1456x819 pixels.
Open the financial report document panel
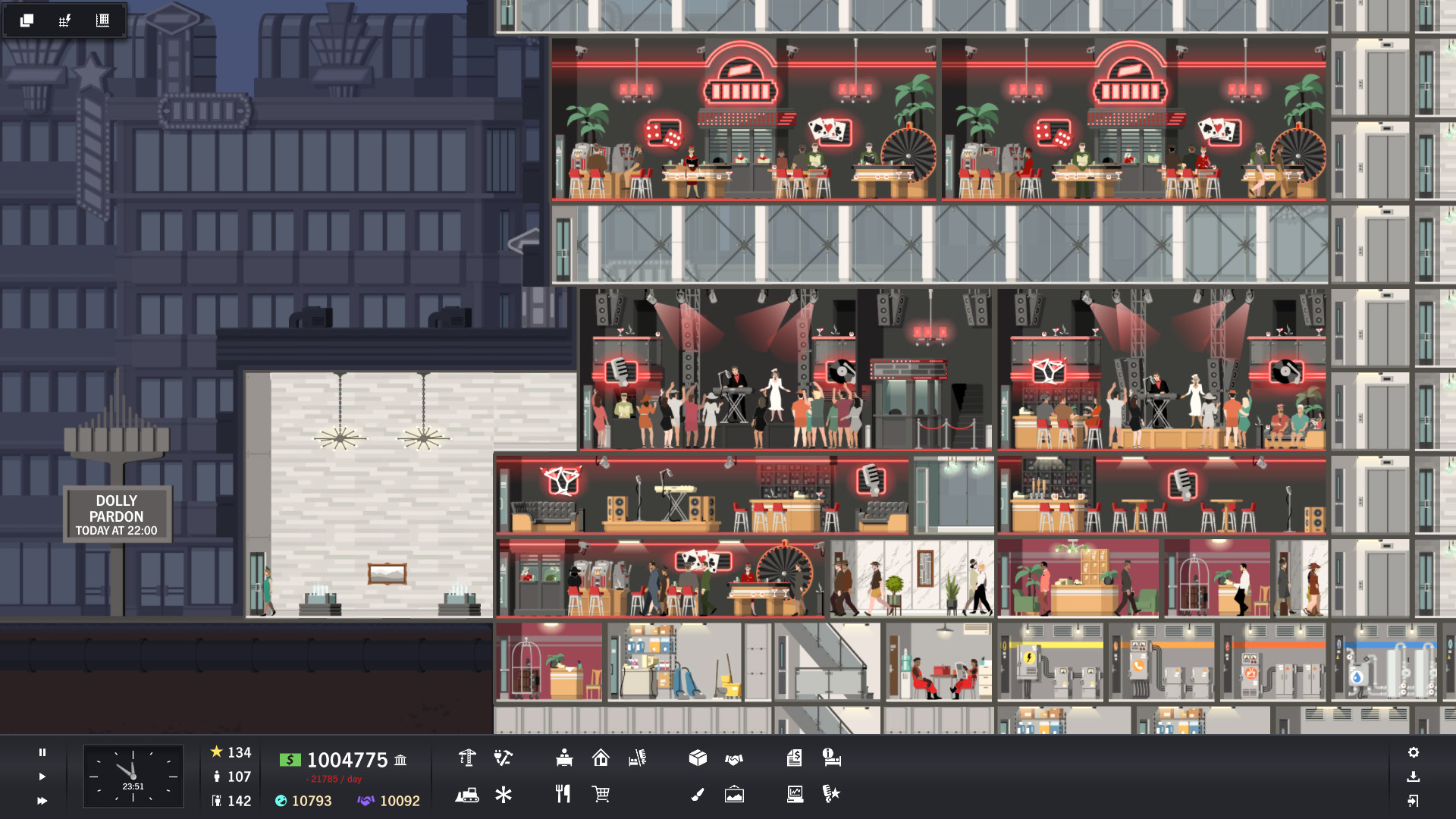click(795, 758)
